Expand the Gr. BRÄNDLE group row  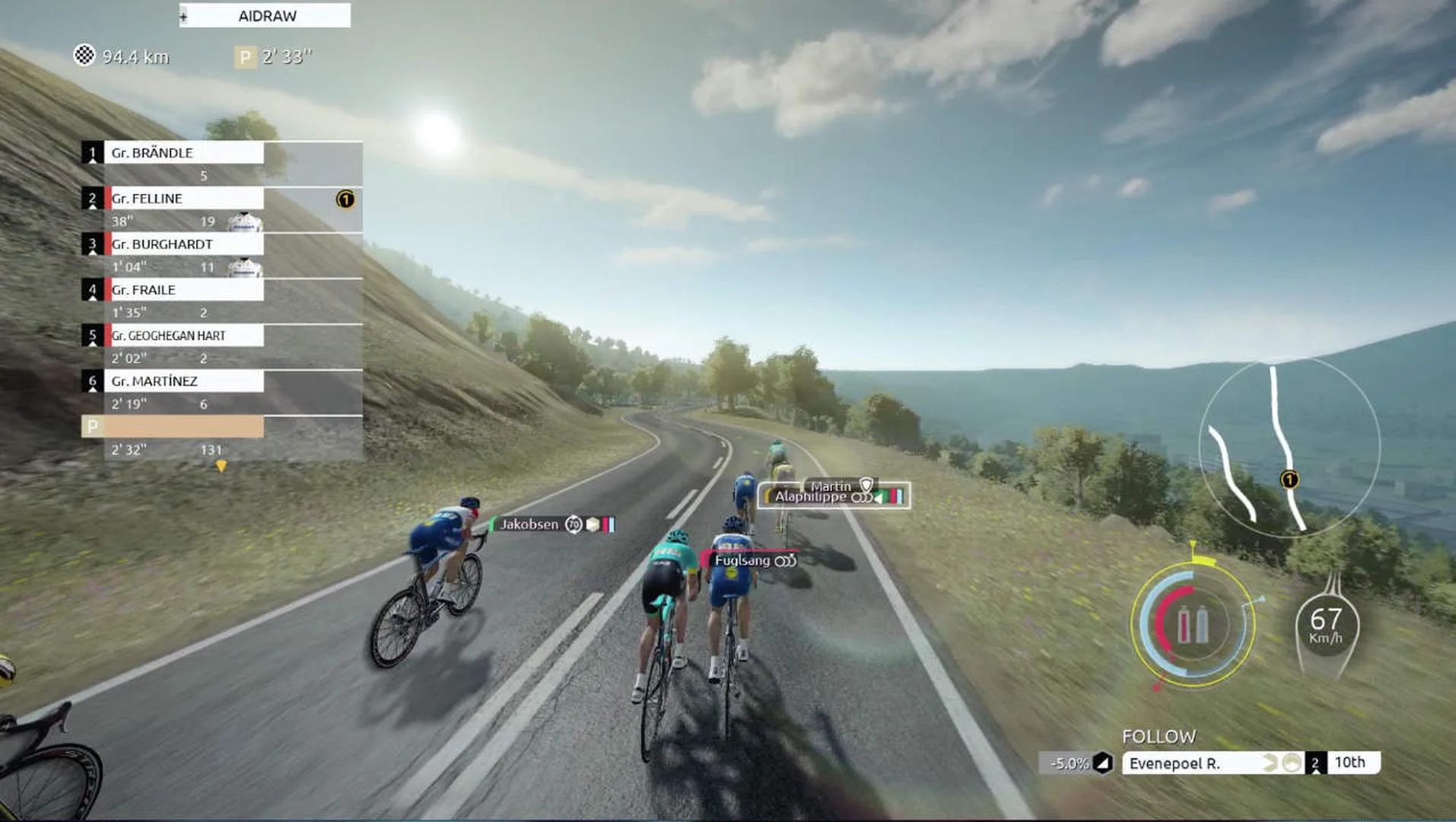(183, 153)
